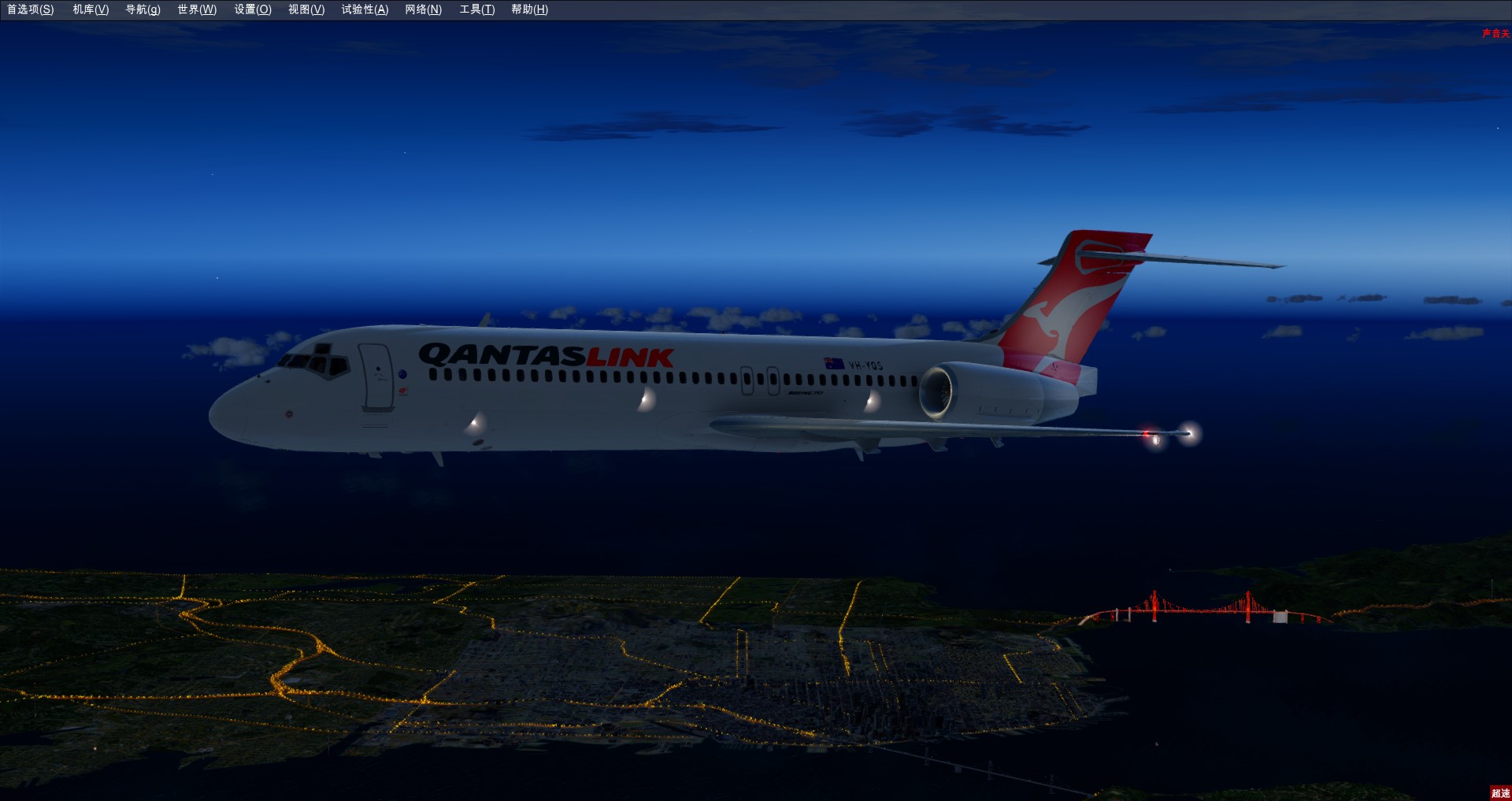The height and width of the screenshot is (801, 1512).
Task: Open the 导航(g) navigation menu
Action: (143, 9)
